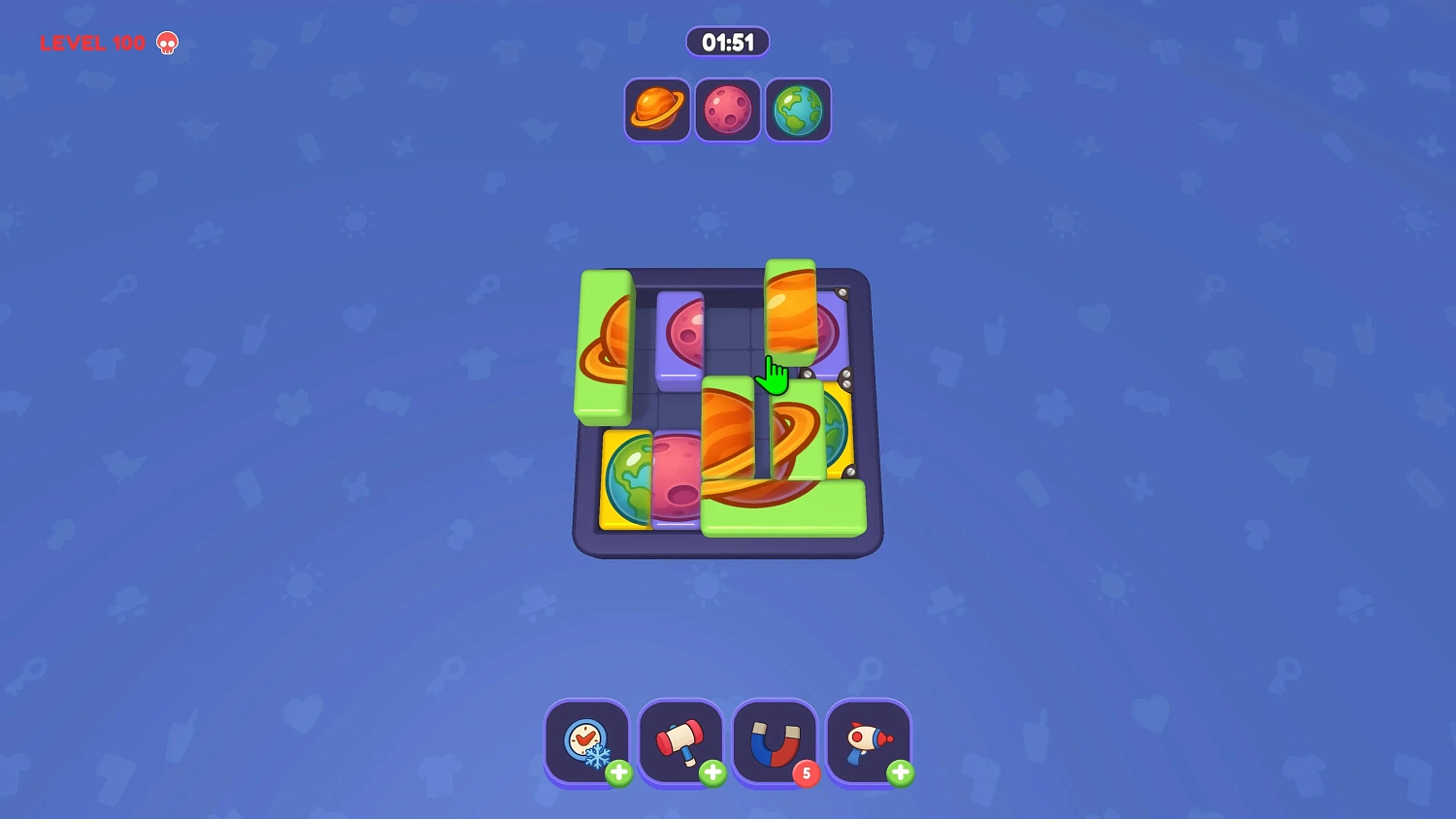
Task: Fire the ray gun booster
Action: click(868, 741)
